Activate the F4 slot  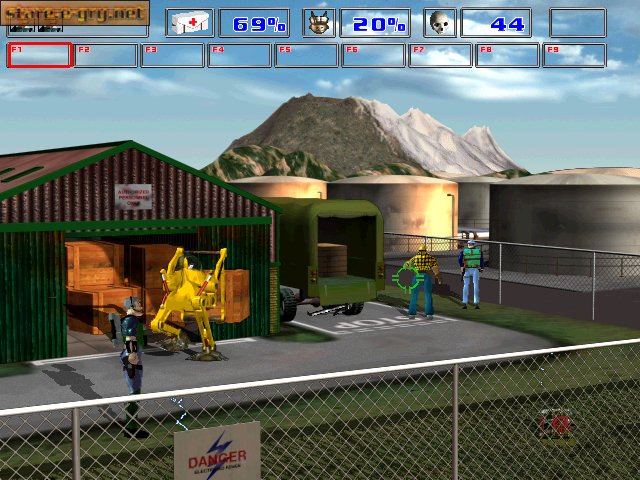click(x=240, y=55)
